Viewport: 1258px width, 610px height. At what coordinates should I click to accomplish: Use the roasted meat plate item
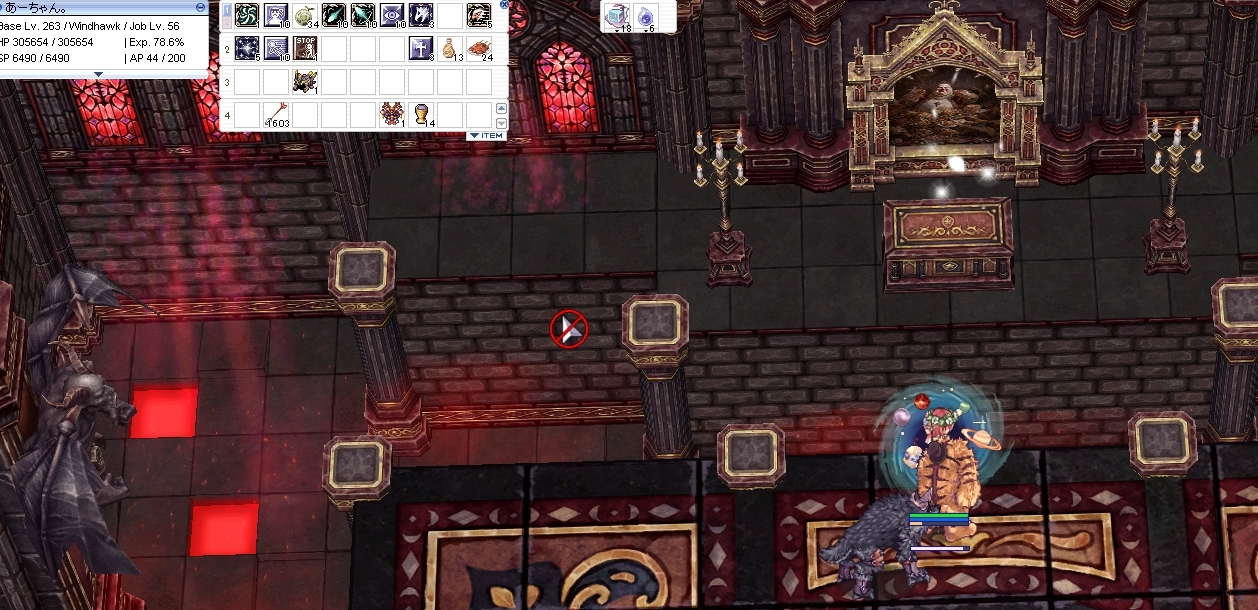(x=479, y=48)
